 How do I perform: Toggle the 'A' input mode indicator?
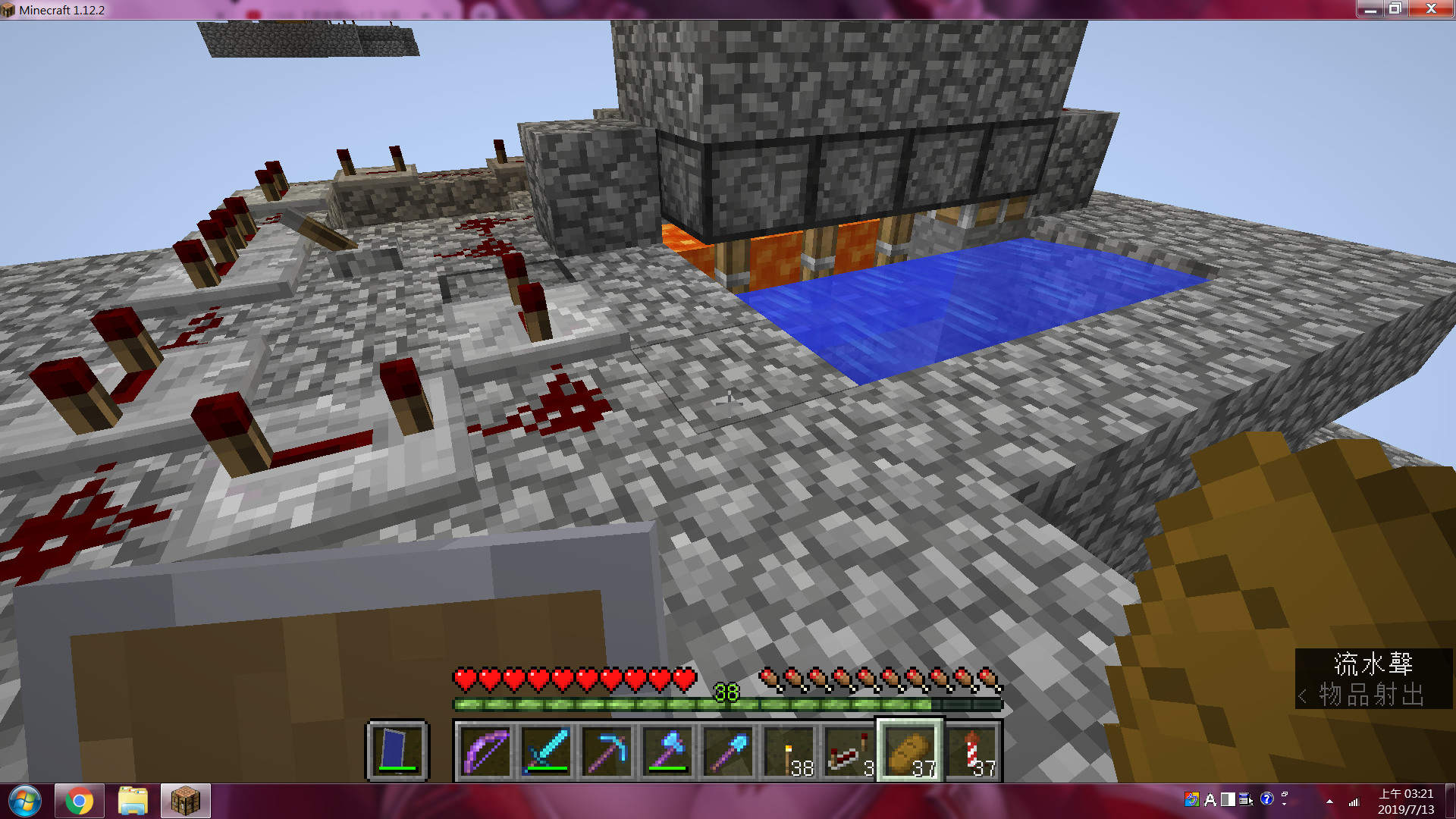tap(1210, 800)
